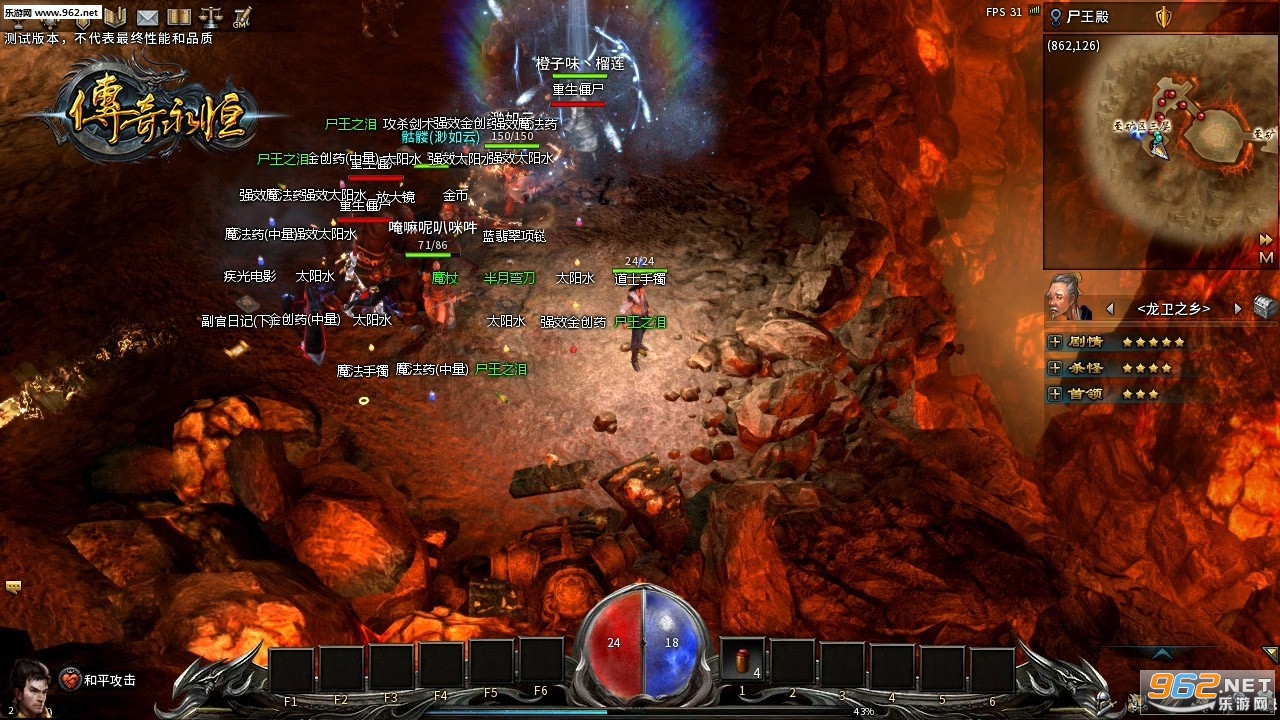
Task: Click the balance scales icon
Action: pyautogui.click(x=211, y=17)
